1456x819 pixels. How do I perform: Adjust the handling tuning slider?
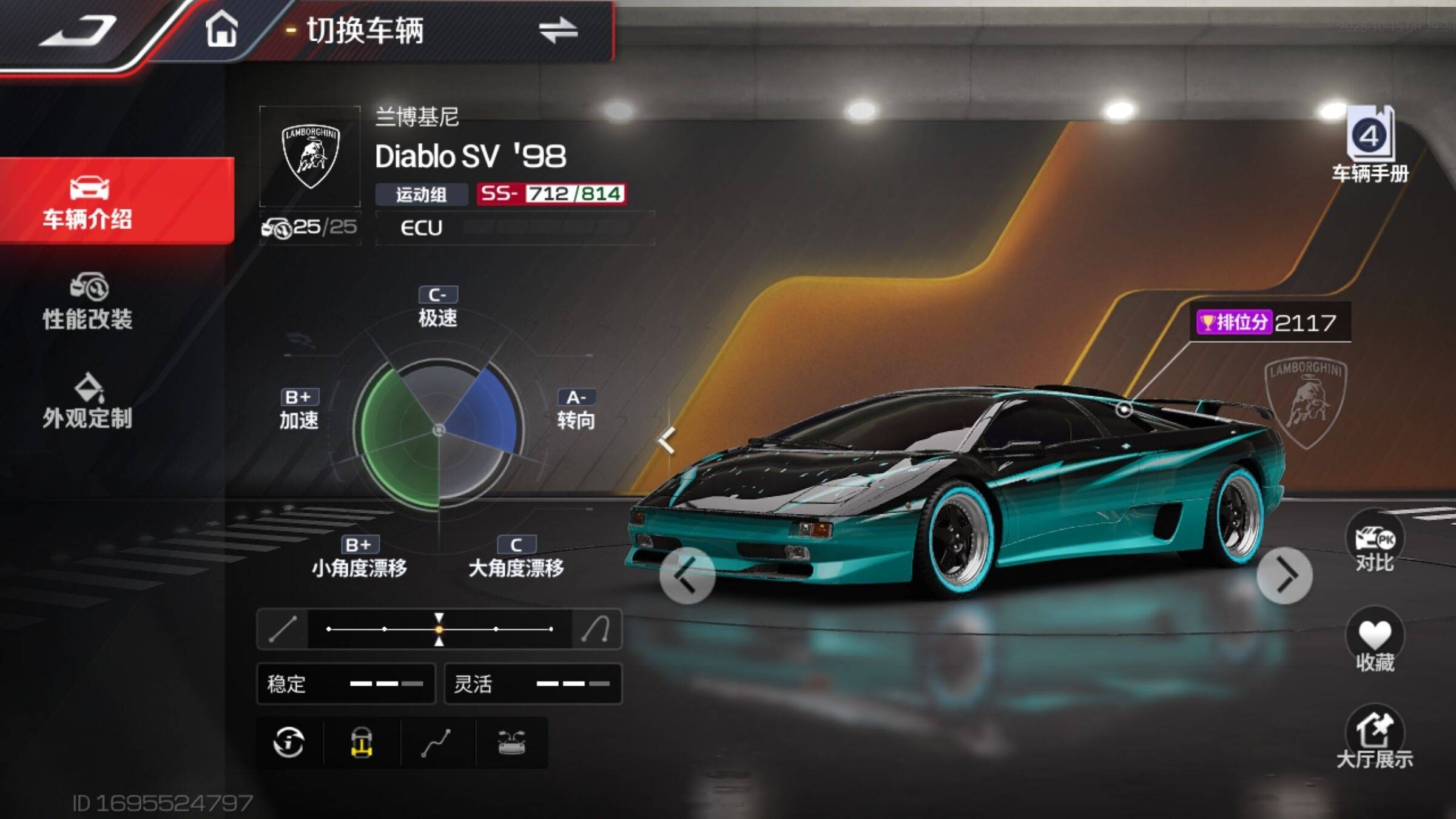[x=439, y=629]
